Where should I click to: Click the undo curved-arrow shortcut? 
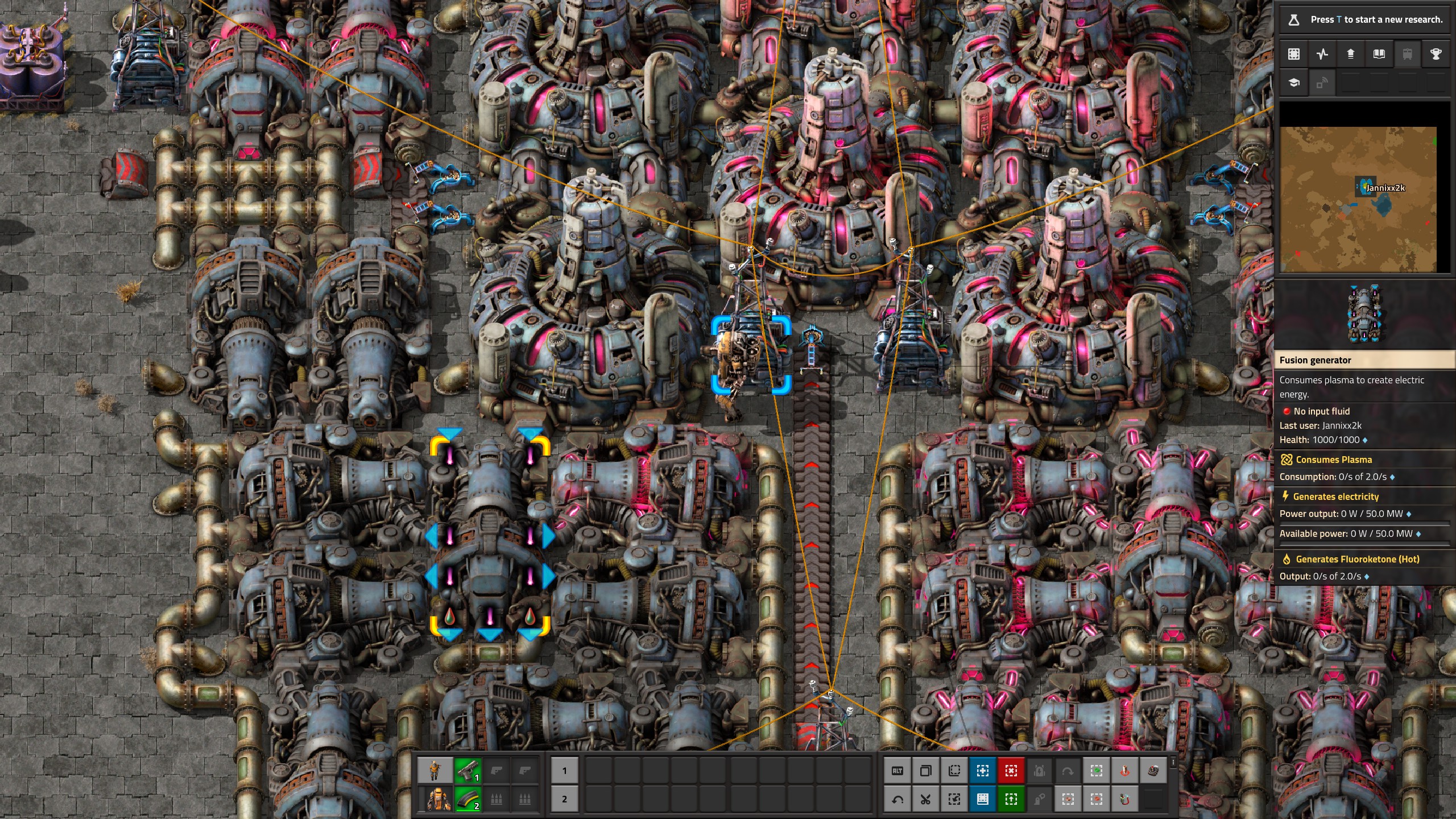(x=897, y=799)
